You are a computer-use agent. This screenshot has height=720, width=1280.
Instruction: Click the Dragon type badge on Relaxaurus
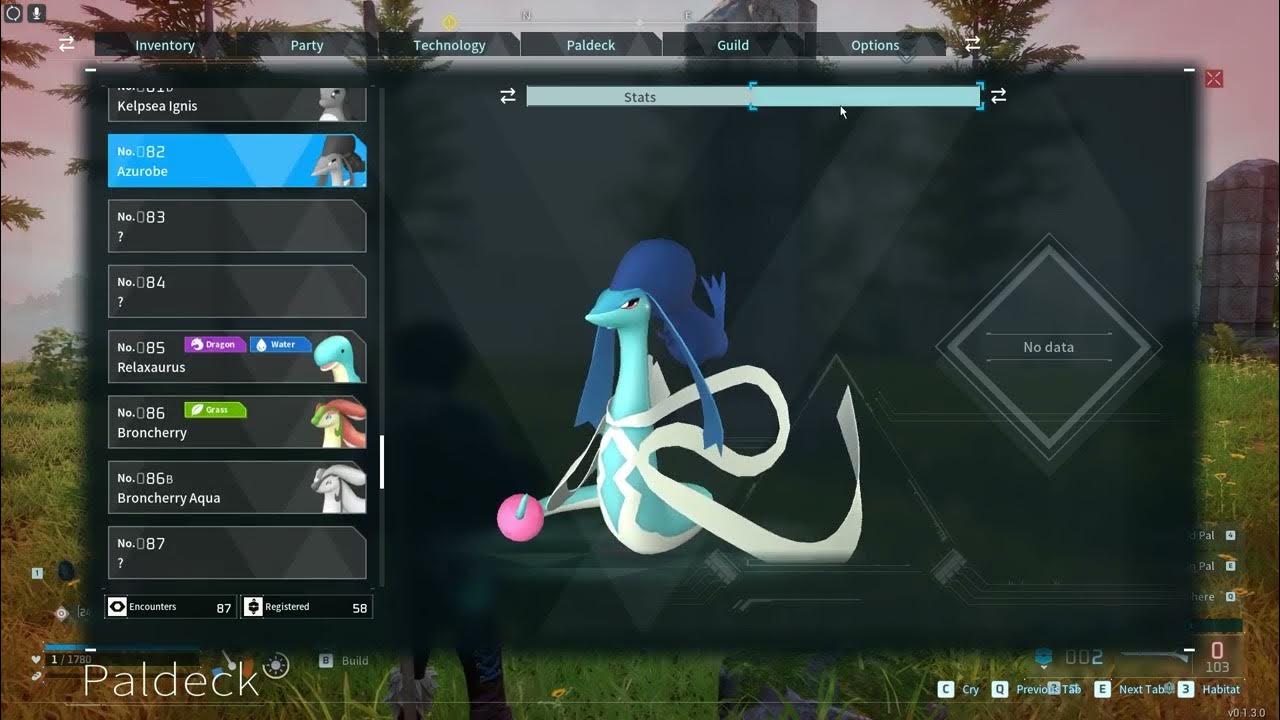(x=214, y=344)
